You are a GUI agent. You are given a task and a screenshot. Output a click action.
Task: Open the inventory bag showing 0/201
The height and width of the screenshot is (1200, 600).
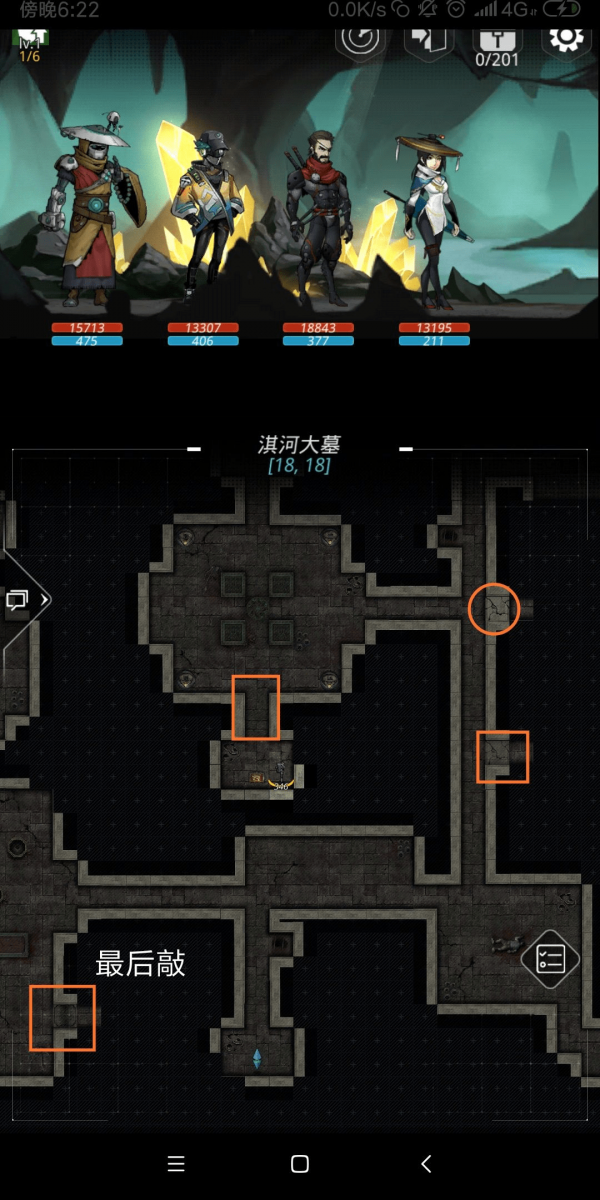coord(495,44)
